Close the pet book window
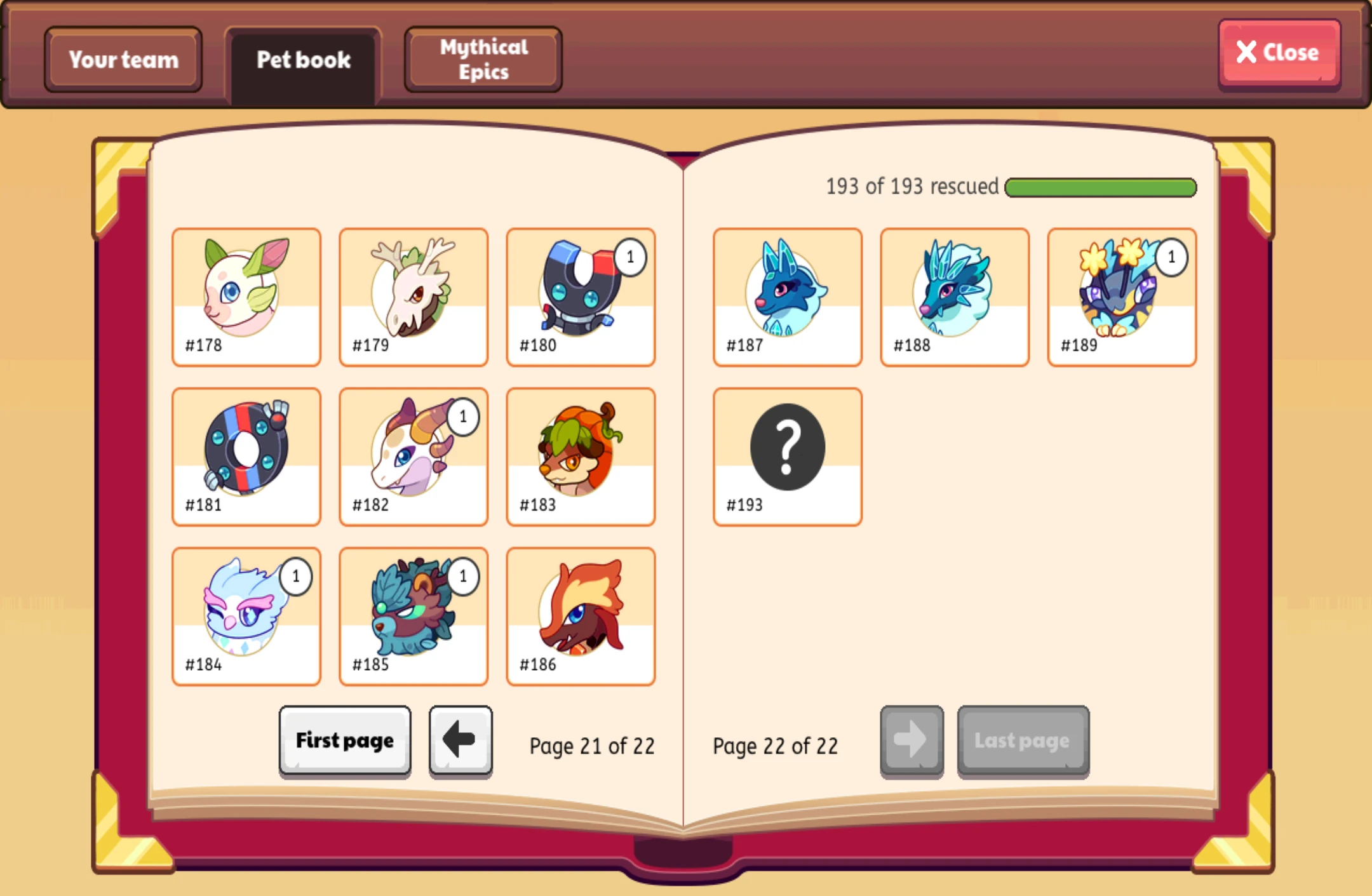The image size is (1372, 896). click(1279, 53)
